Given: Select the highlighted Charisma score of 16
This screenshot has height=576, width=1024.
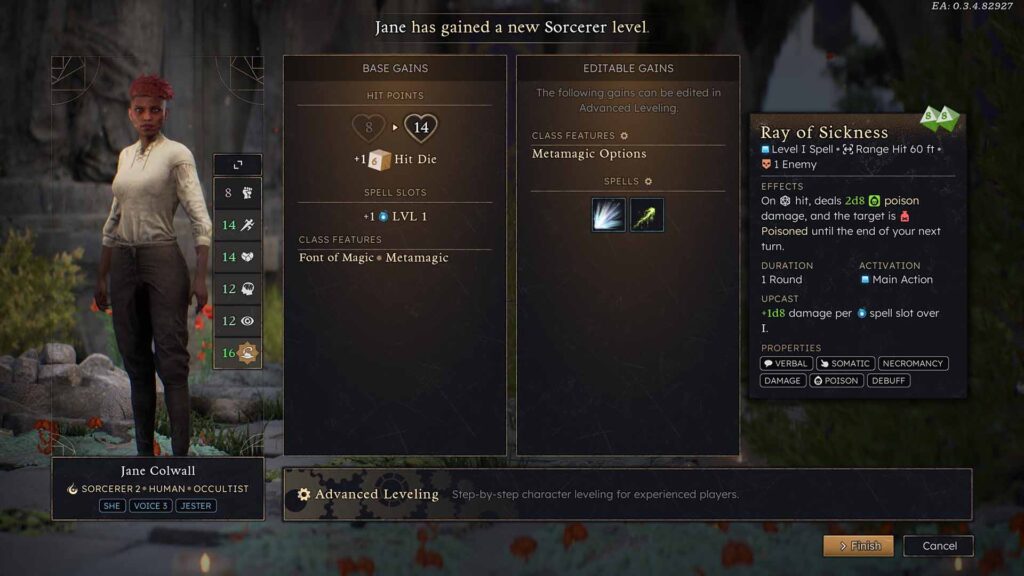Looking at the screenshot, I should [238, 353].
